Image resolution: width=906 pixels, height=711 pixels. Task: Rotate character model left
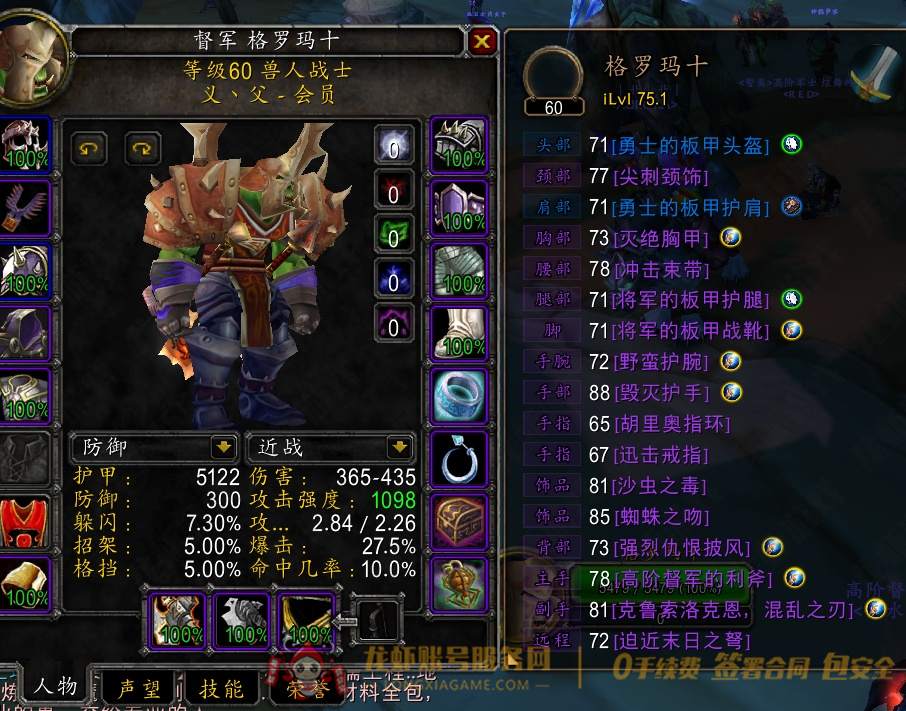pos(91,149)
